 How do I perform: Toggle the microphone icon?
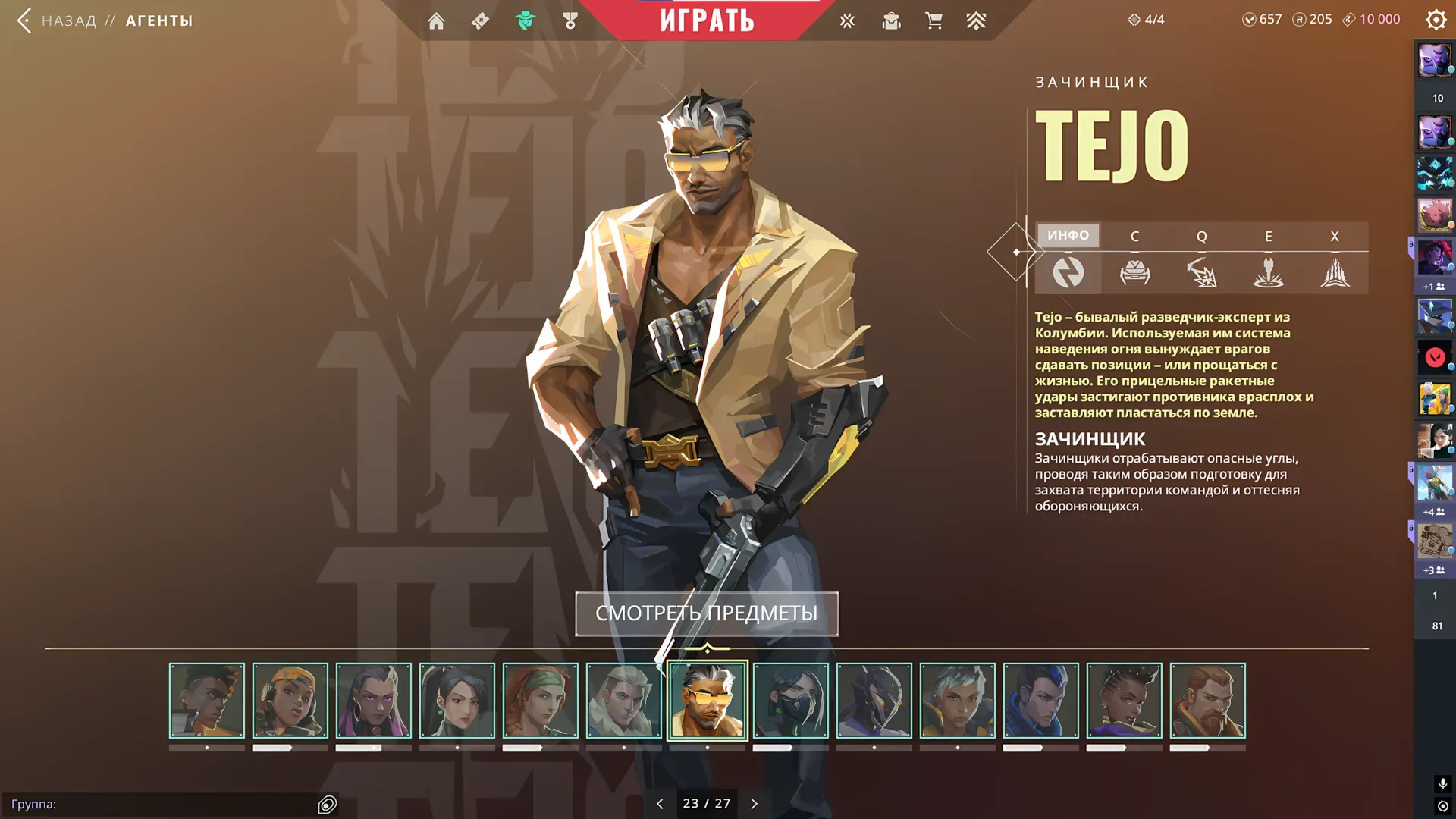[x=1442, y=783]
